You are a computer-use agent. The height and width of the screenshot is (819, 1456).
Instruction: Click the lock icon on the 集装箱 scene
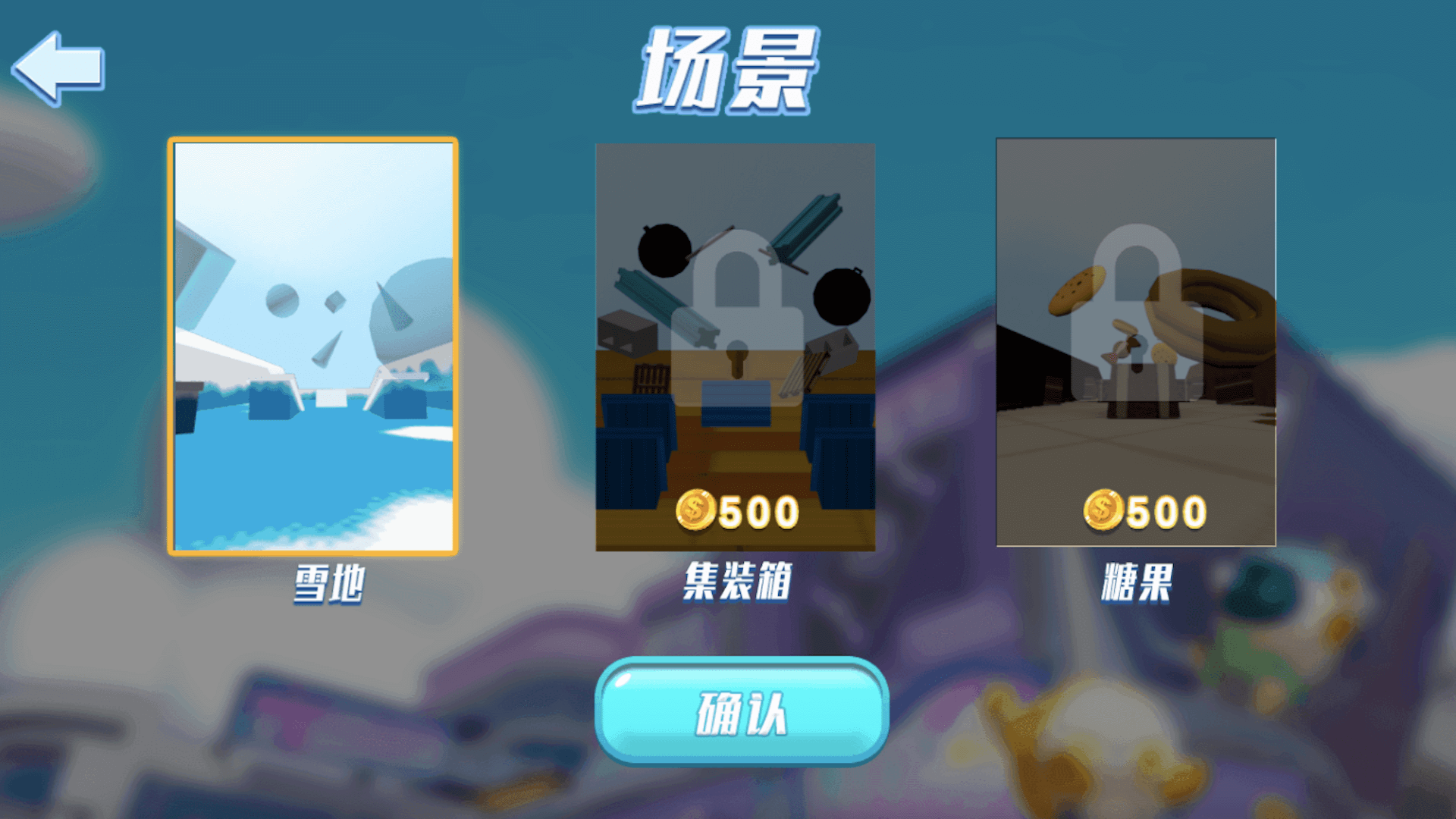click(x=736, y=318)
